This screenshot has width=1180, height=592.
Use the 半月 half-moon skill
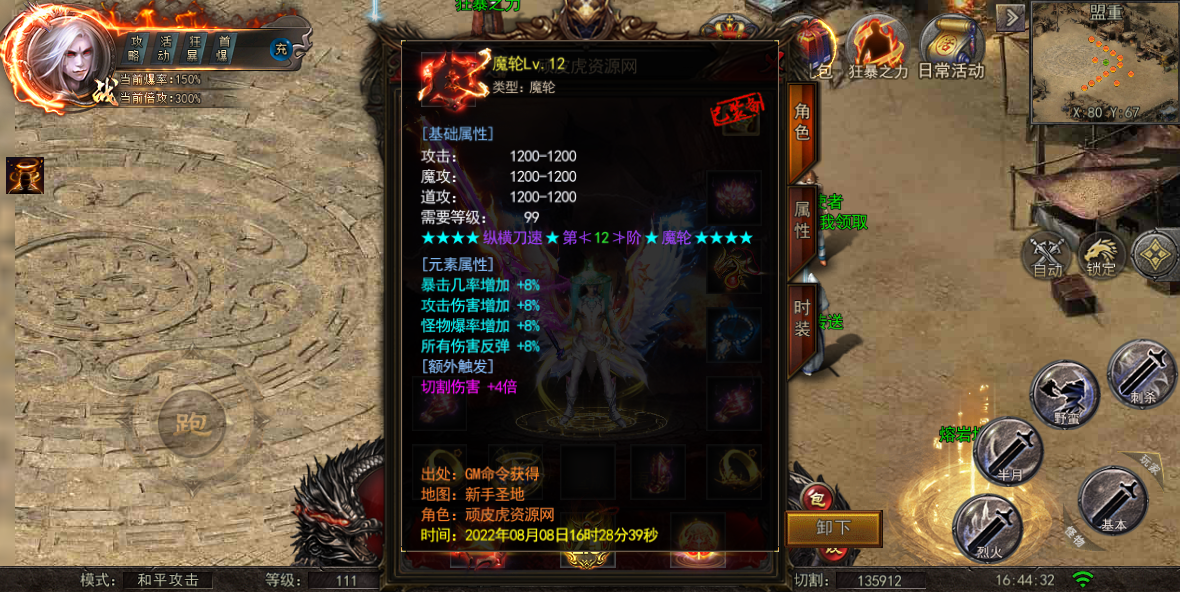1008,451
